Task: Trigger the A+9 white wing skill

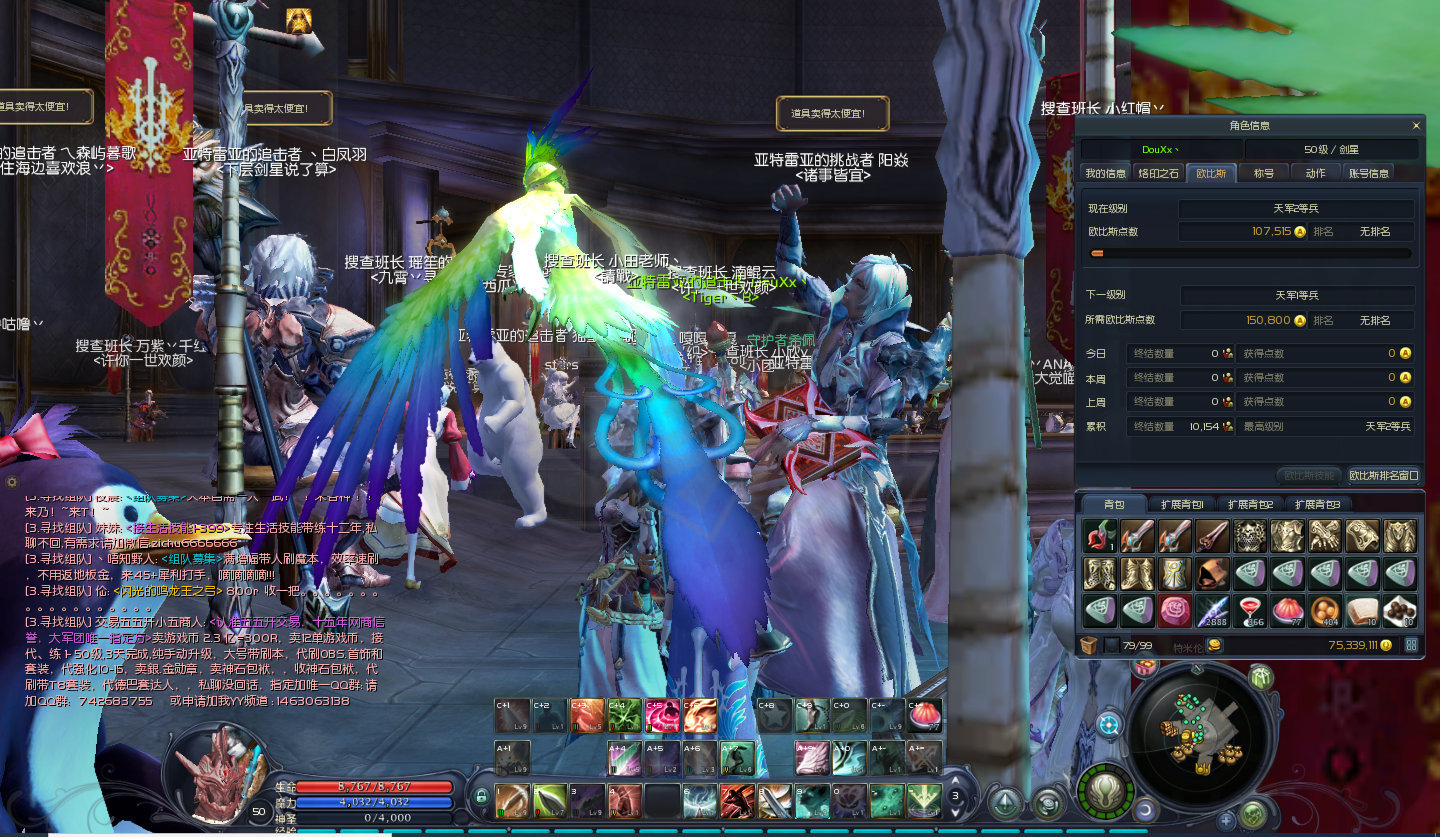Action: coord(812,757)
